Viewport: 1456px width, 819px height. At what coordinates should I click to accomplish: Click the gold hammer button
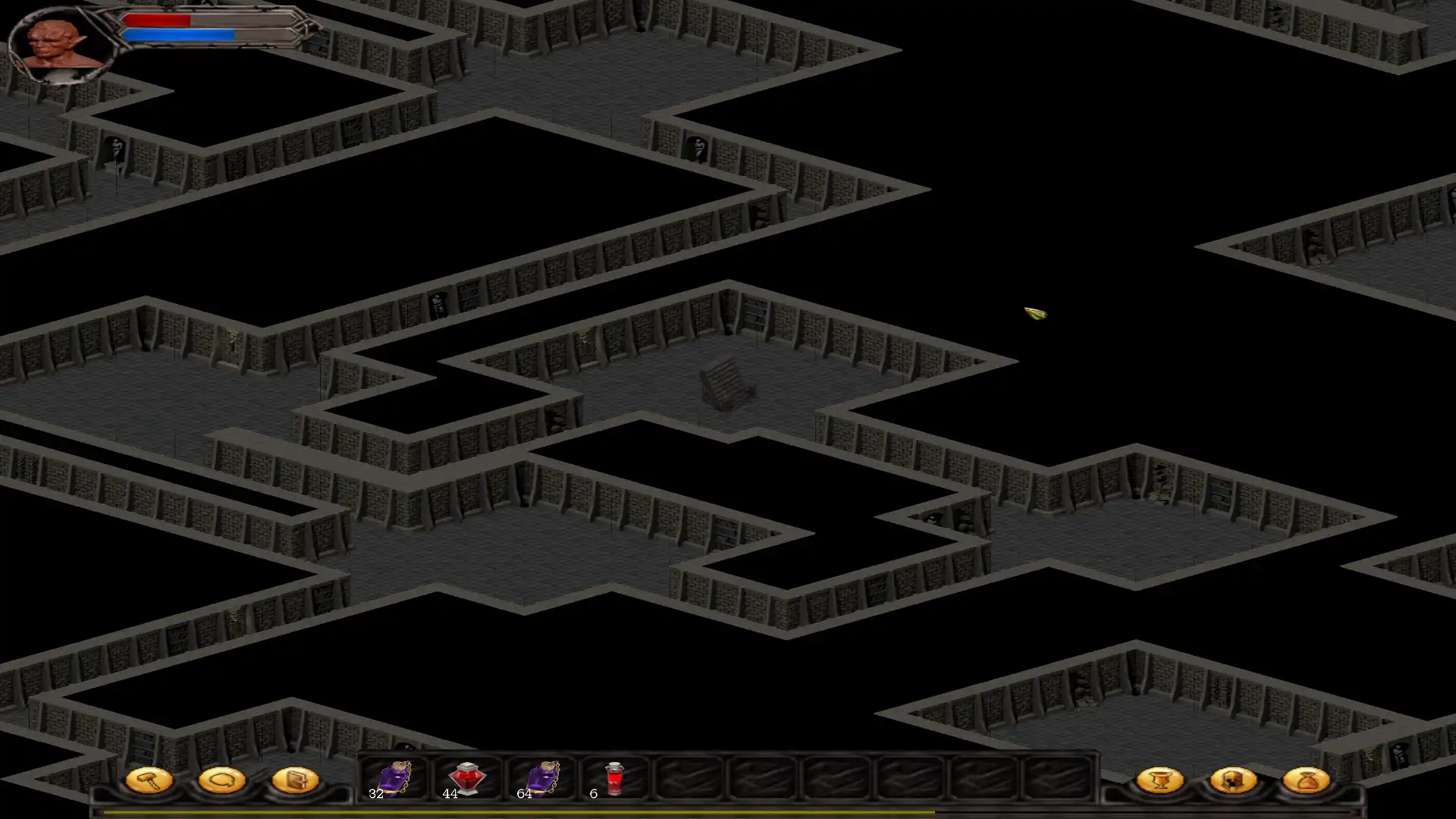[149, 780]
